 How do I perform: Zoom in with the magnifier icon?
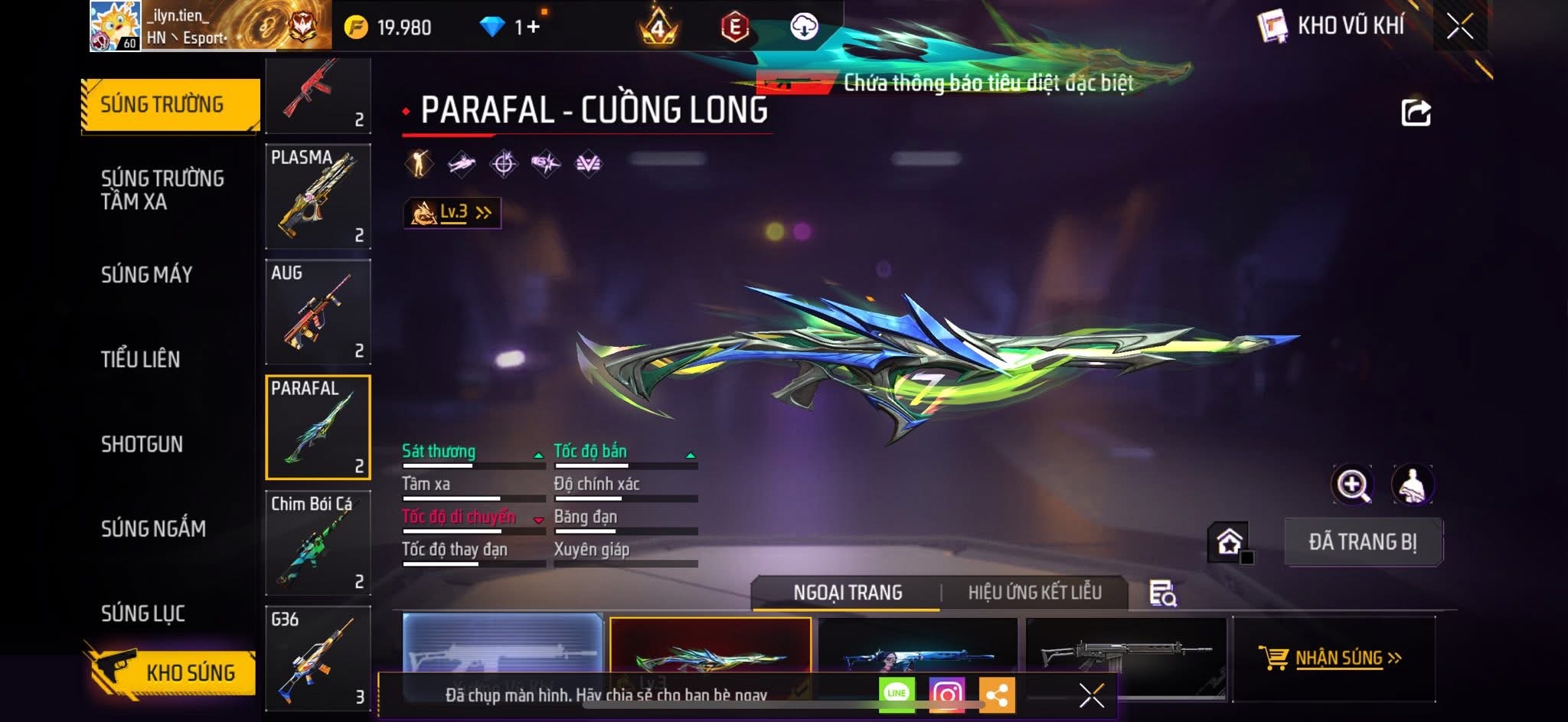point(1353,485)
